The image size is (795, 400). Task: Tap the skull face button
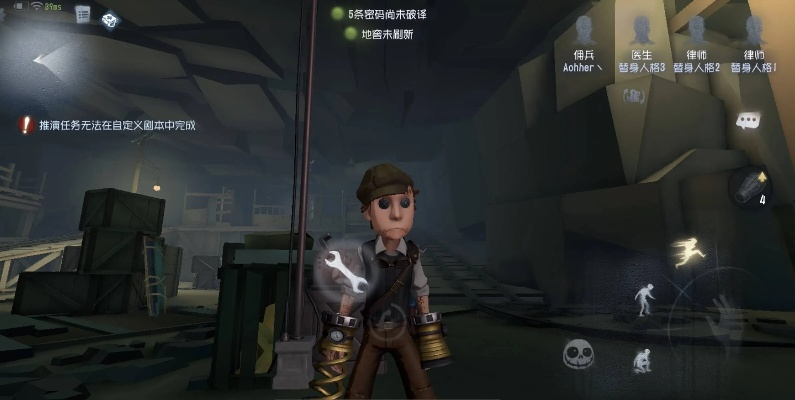[x=579, y=354]
